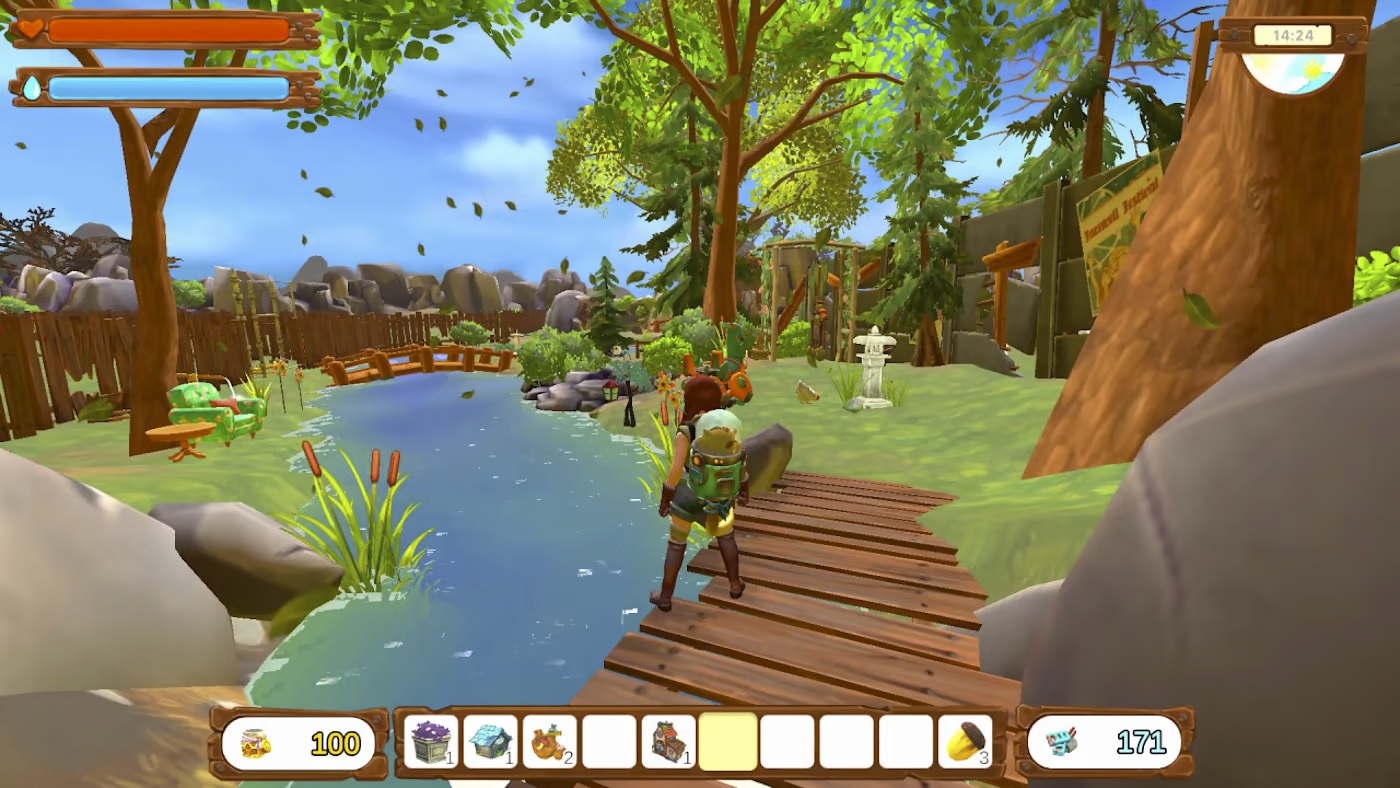Choose the orange clay pots slot

[x=550, y=743]
